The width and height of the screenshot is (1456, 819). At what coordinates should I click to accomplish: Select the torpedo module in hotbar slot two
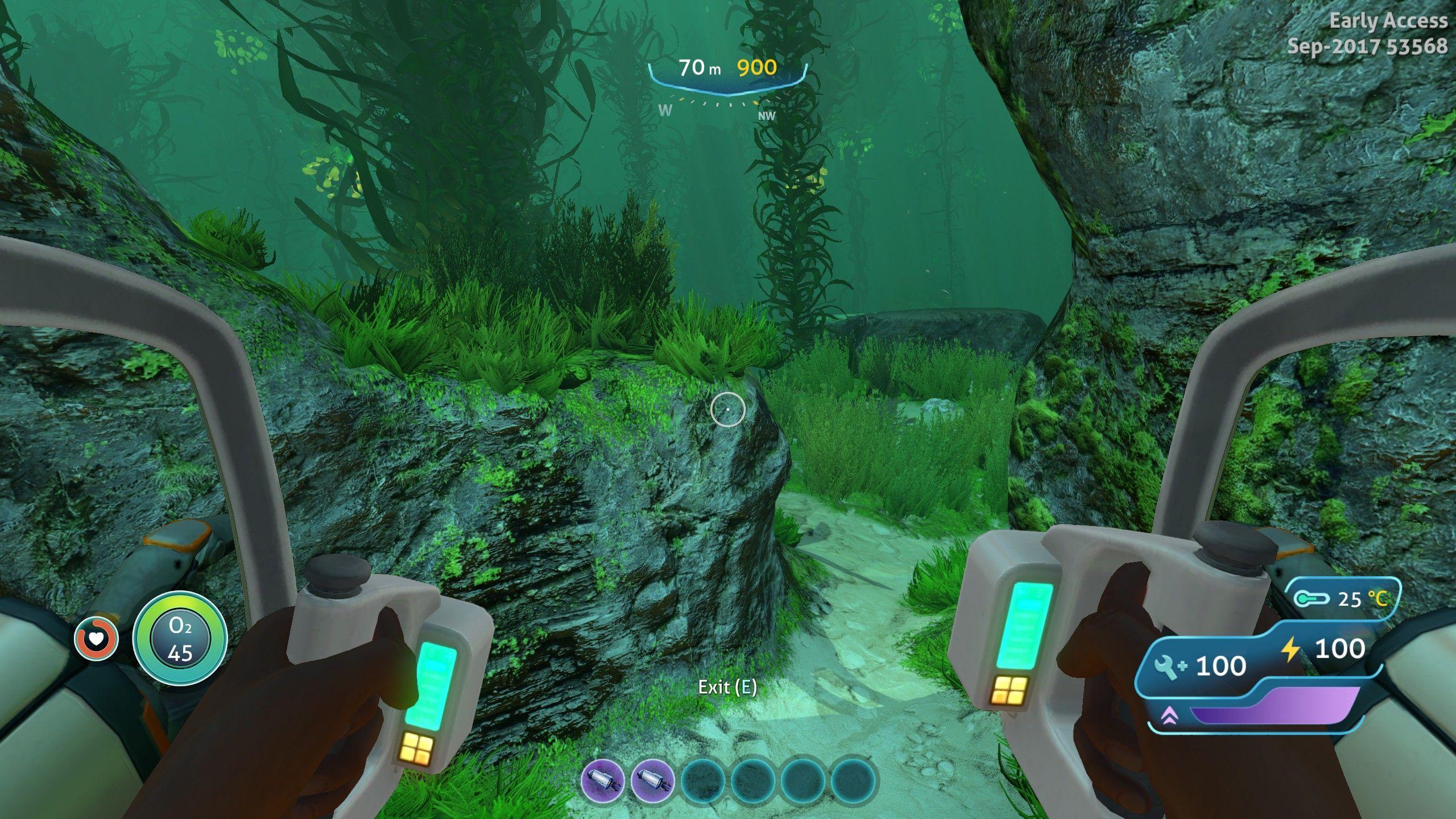point(652,781)
